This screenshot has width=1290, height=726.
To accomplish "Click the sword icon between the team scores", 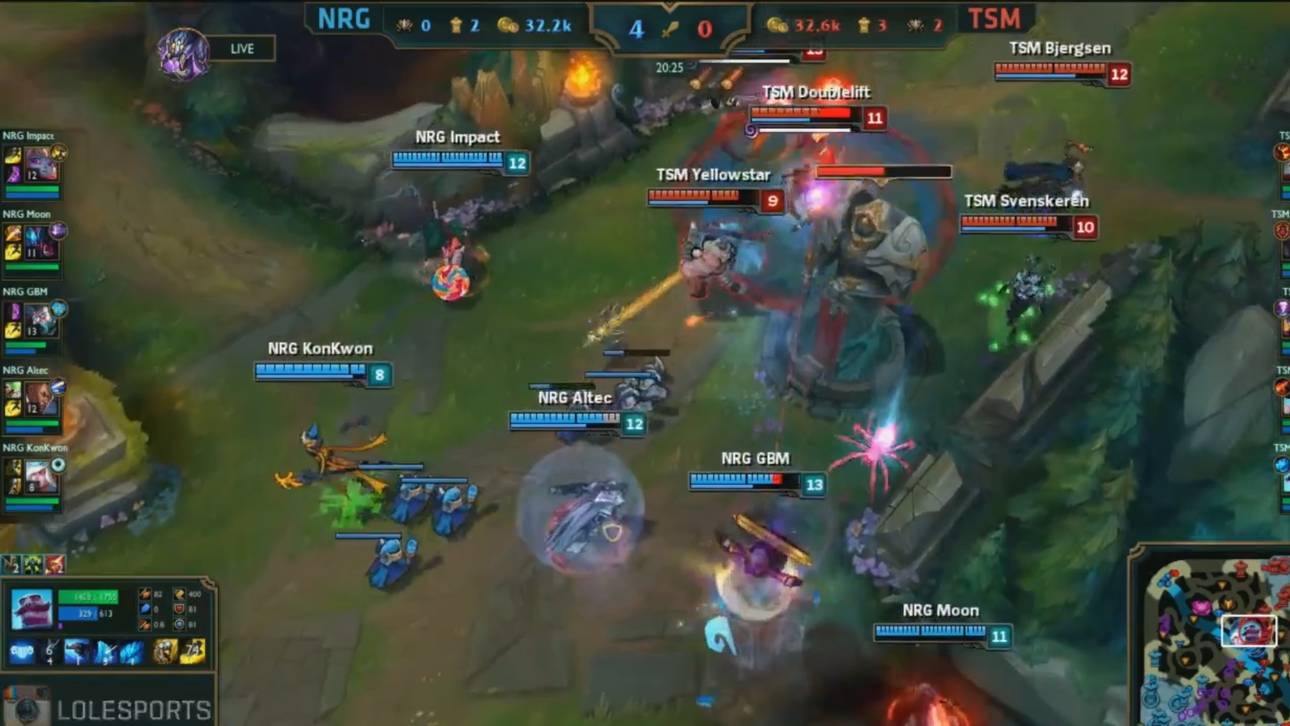I will point(669,30).
